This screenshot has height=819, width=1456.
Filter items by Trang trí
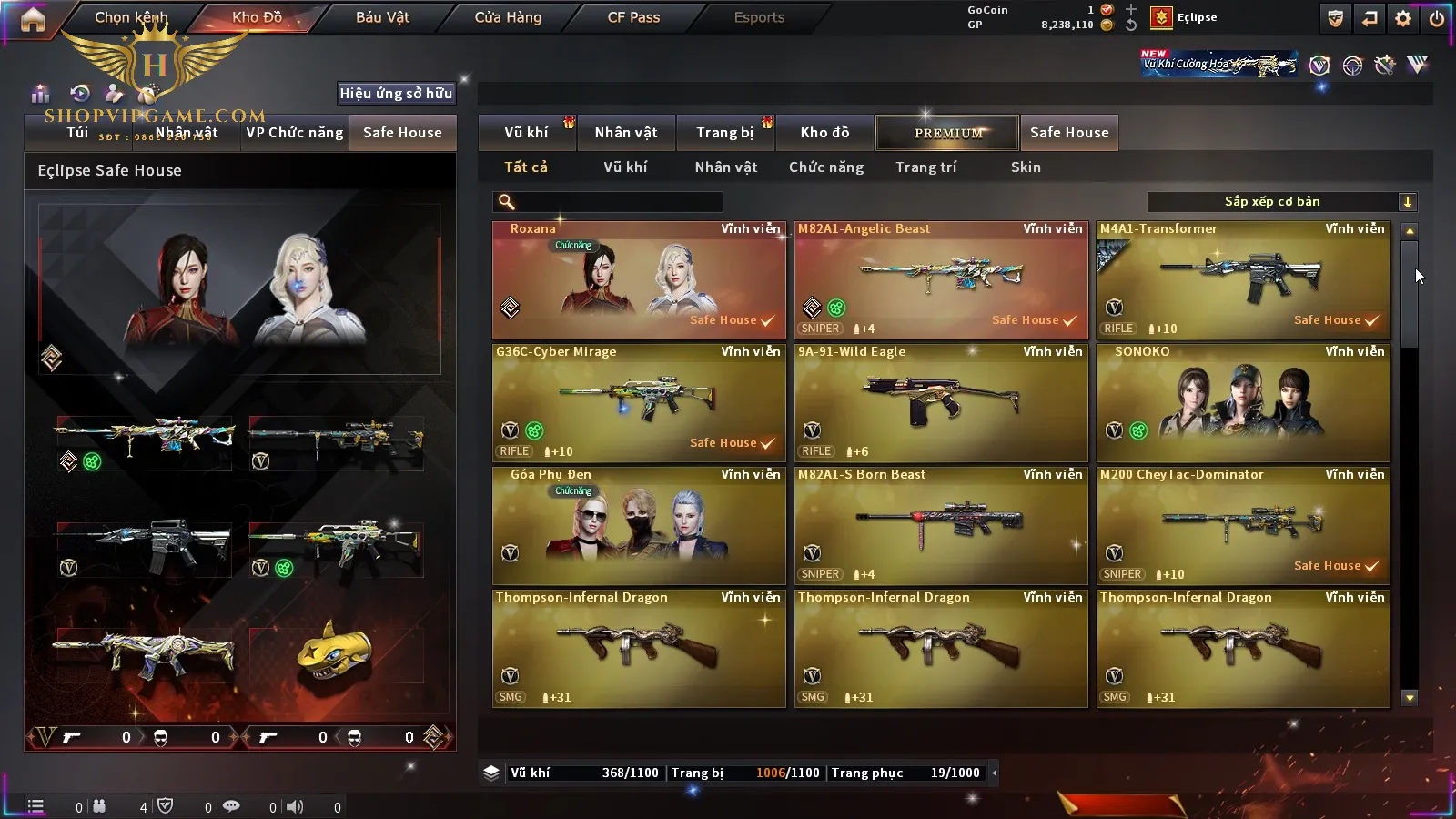(925, 167)
